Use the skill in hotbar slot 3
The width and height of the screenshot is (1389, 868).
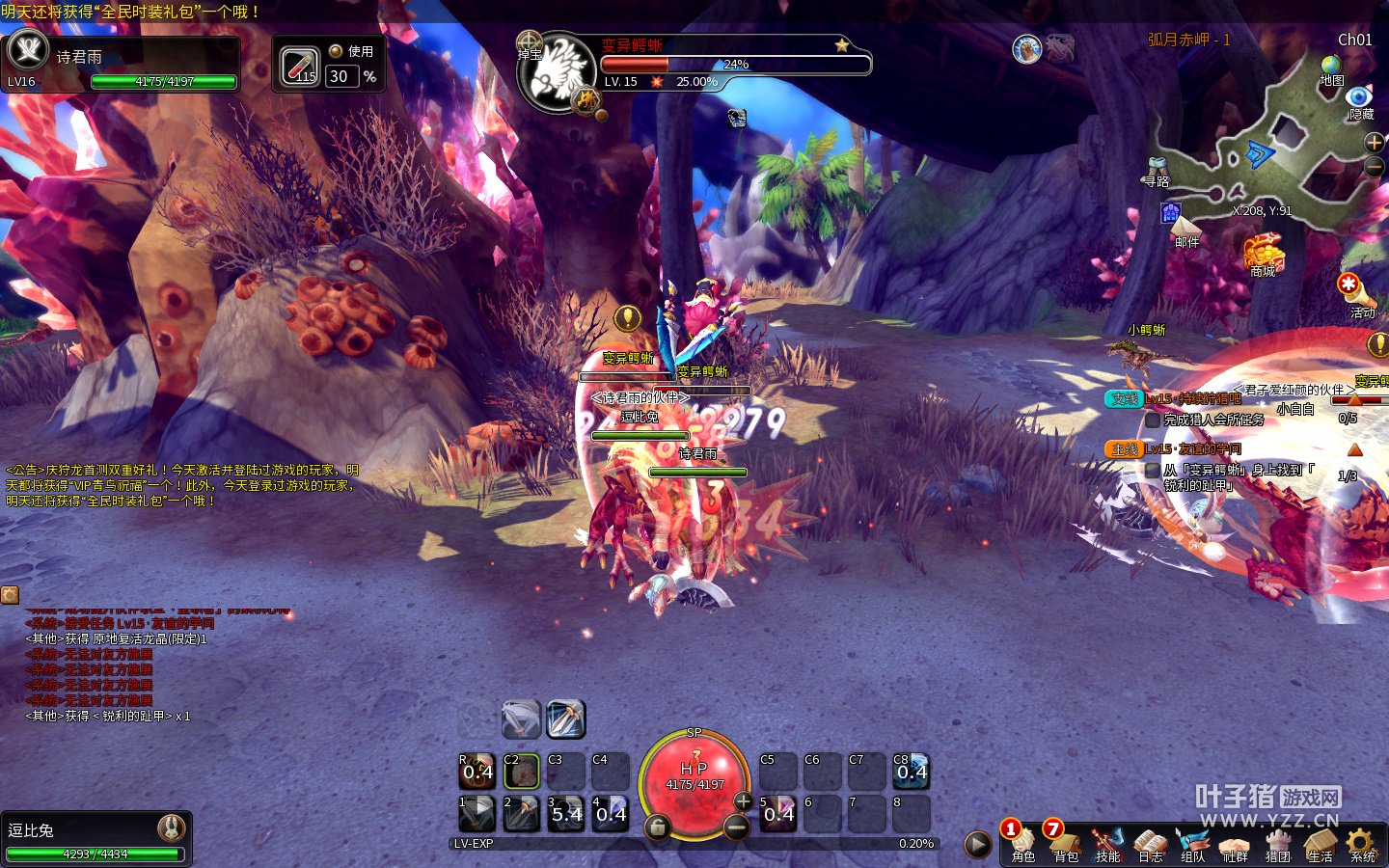(x=566, y=813)
